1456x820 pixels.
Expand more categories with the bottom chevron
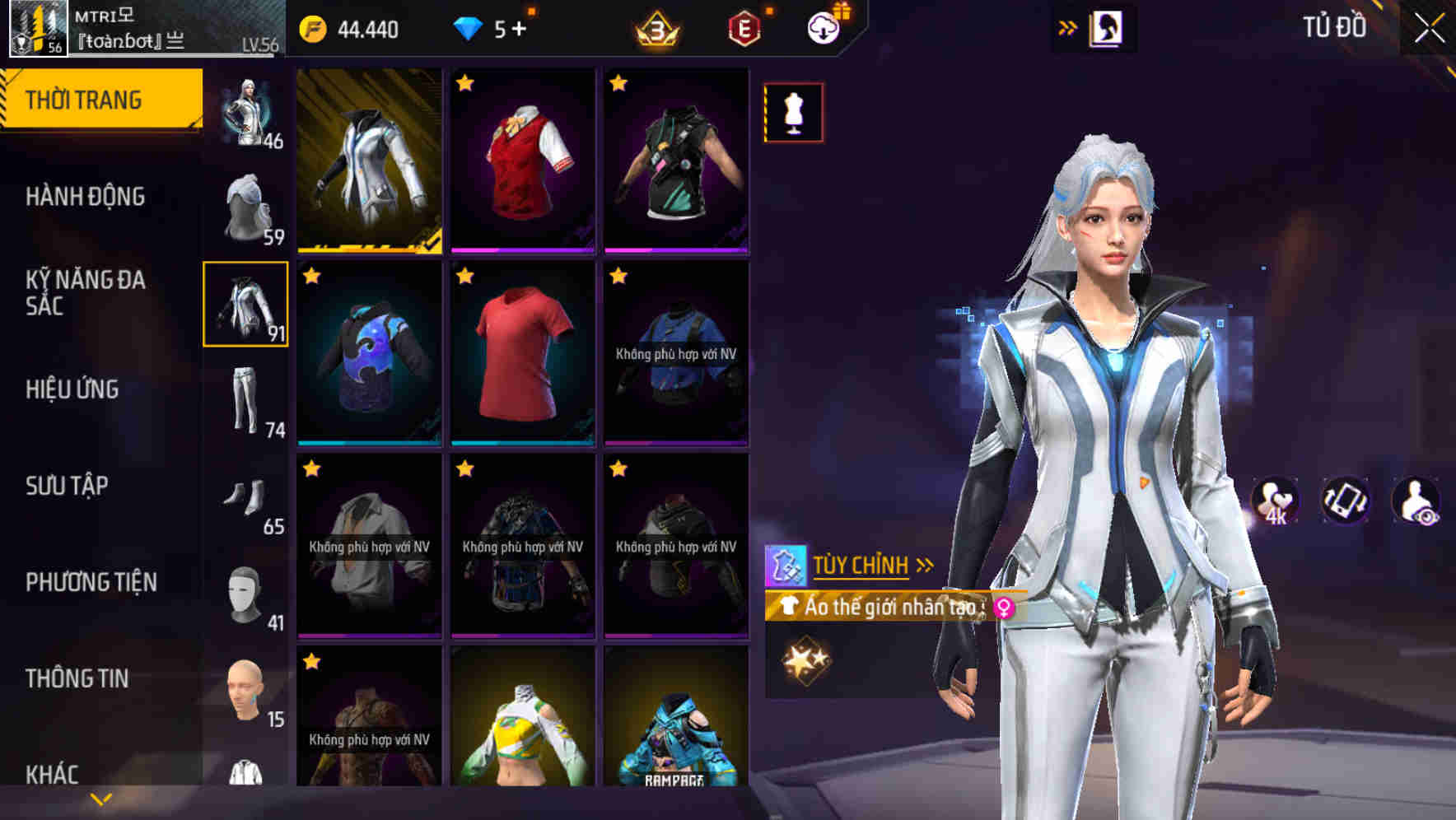point(100,797)
